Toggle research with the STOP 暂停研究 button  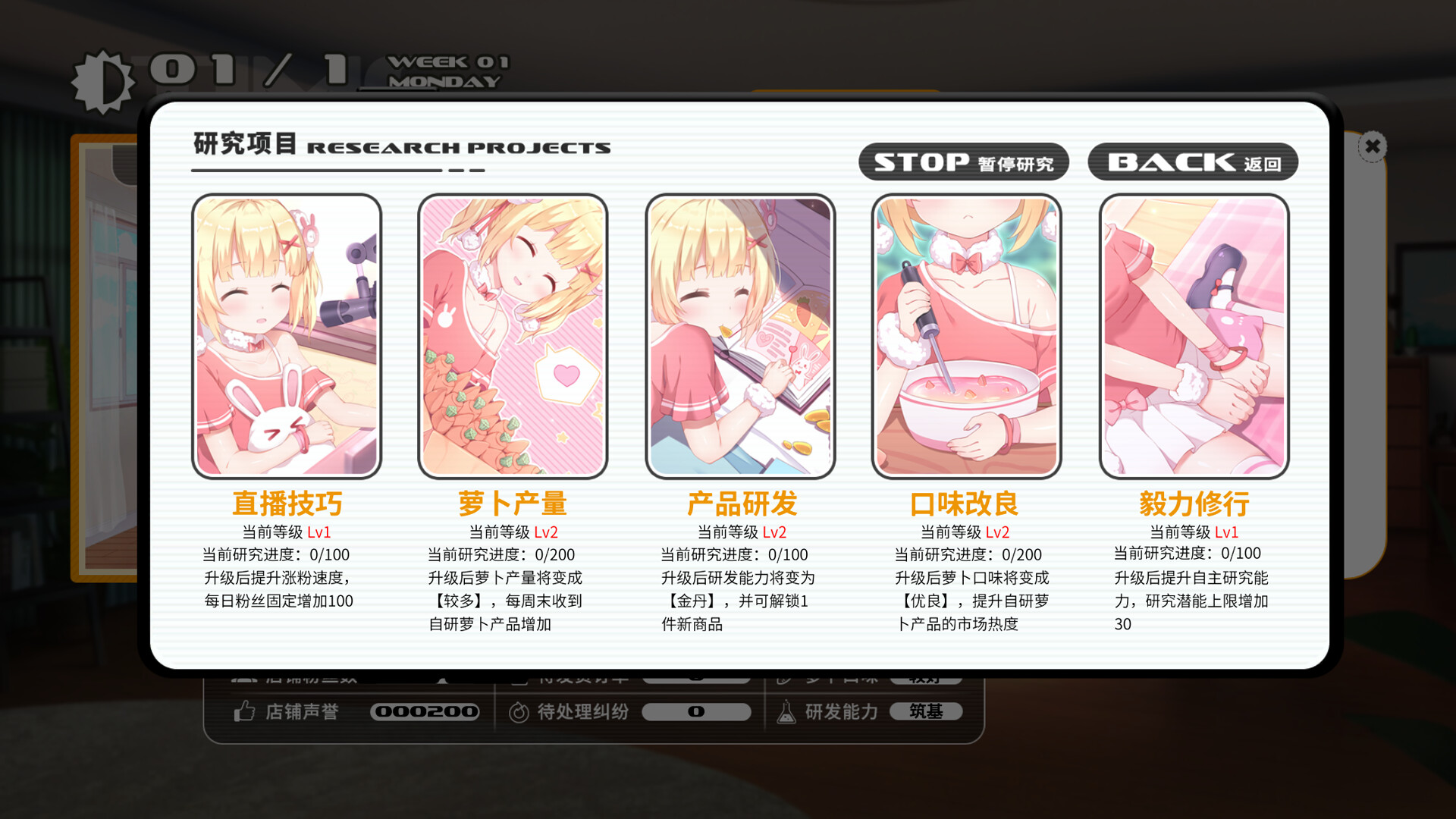(x=964, y=162)
